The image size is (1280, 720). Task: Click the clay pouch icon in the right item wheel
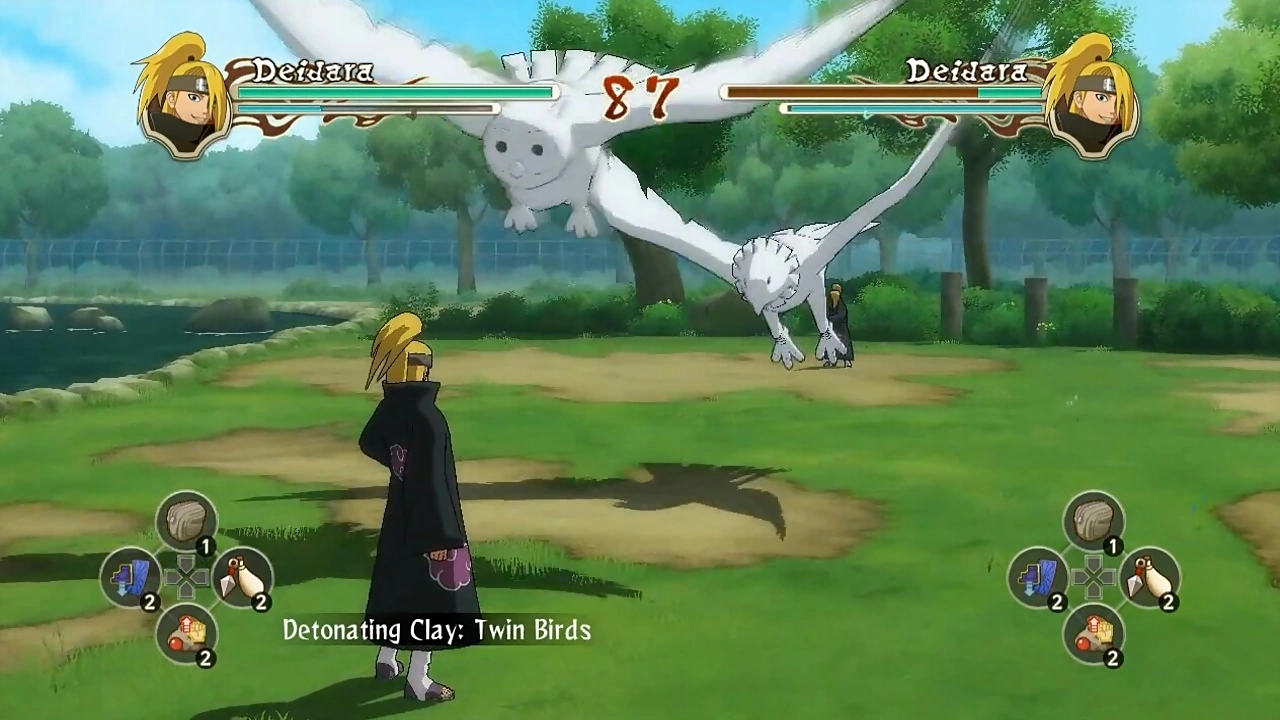click(x=1094, y=518)
